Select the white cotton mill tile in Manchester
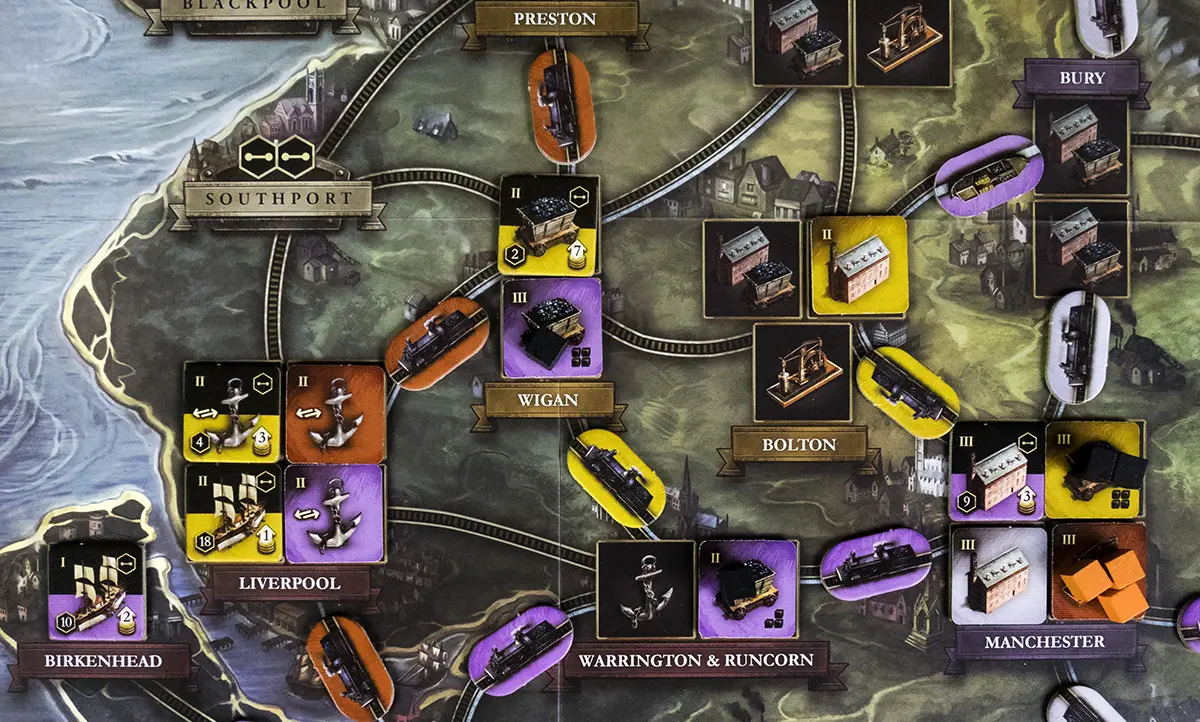 pyautogui.click(x=998, y=572)
